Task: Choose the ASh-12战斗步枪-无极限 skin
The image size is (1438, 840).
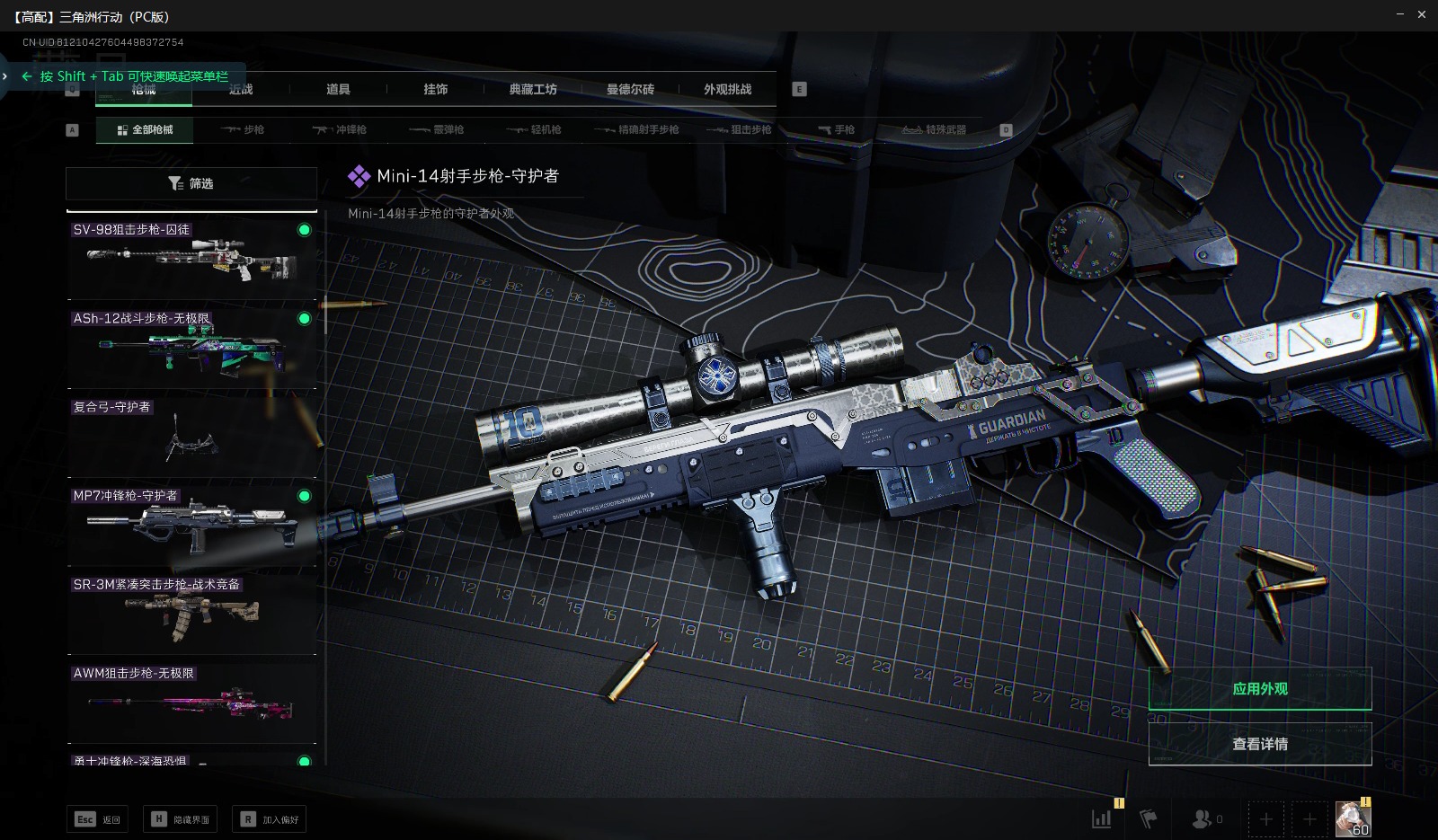Action: [191, 347]
